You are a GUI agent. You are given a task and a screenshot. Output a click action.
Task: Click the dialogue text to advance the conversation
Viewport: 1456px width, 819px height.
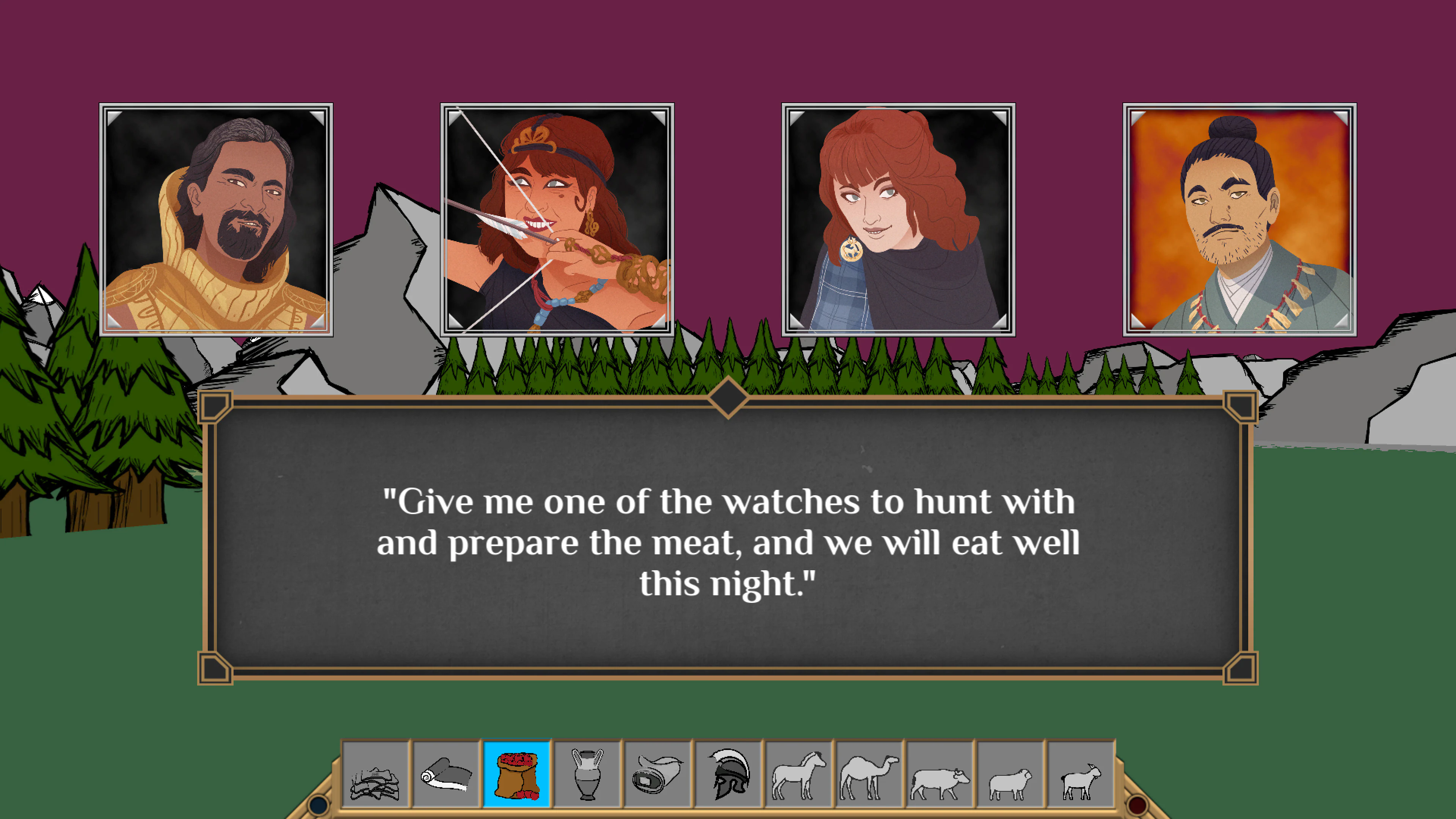[x=729, y=543]
